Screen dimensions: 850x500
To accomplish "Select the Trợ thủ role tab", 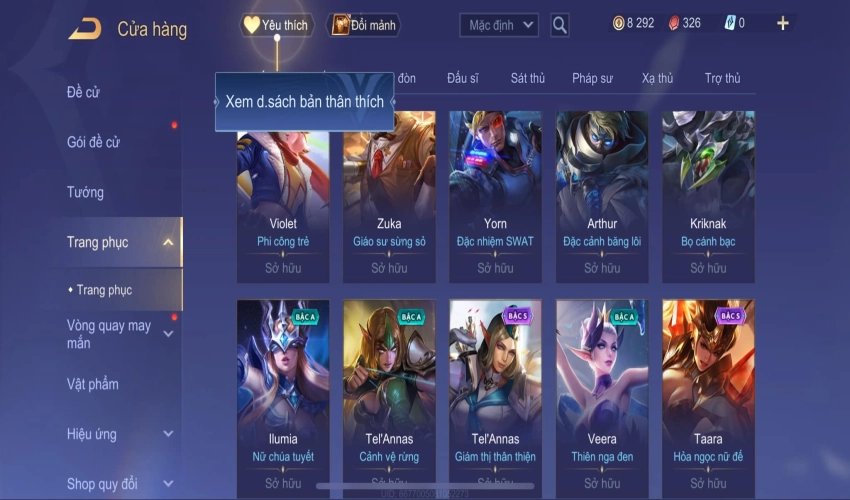I will [722, 78].
